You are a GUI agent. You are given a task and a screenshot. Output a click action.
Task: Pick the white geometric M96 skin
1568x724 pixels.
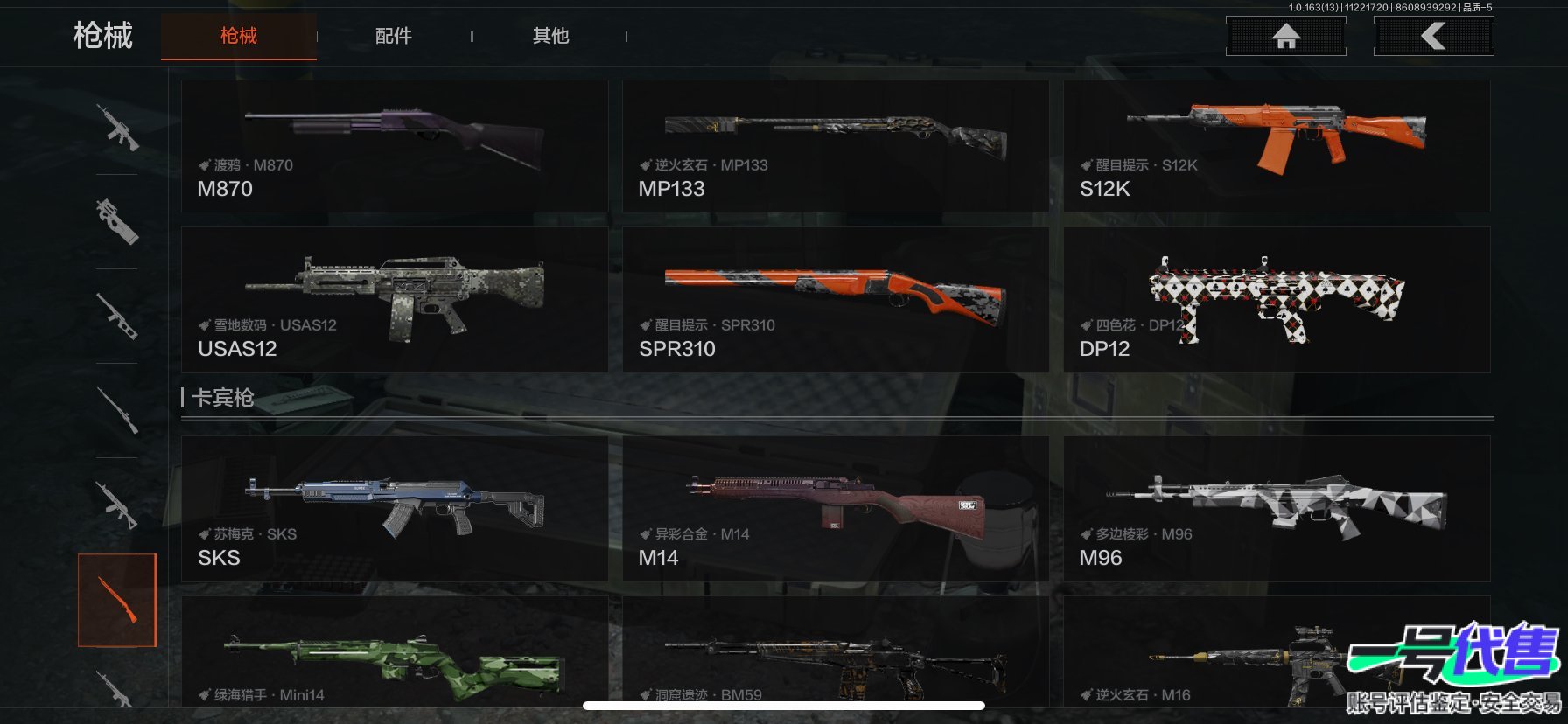point(1276,509)
